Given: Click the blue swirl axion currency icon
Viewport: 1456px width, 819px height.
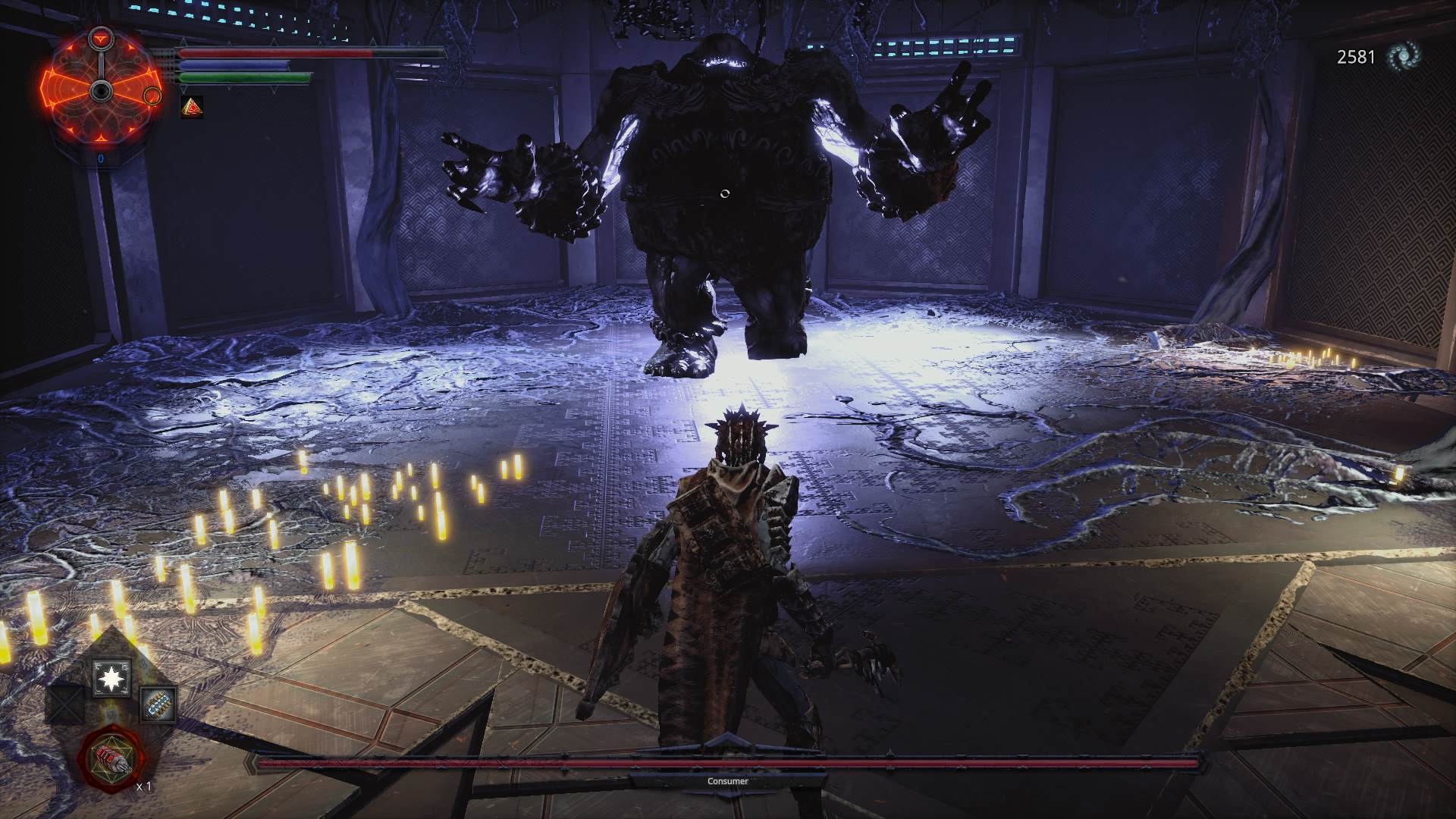Looking at the screenshot, I should click(1403, 57).
